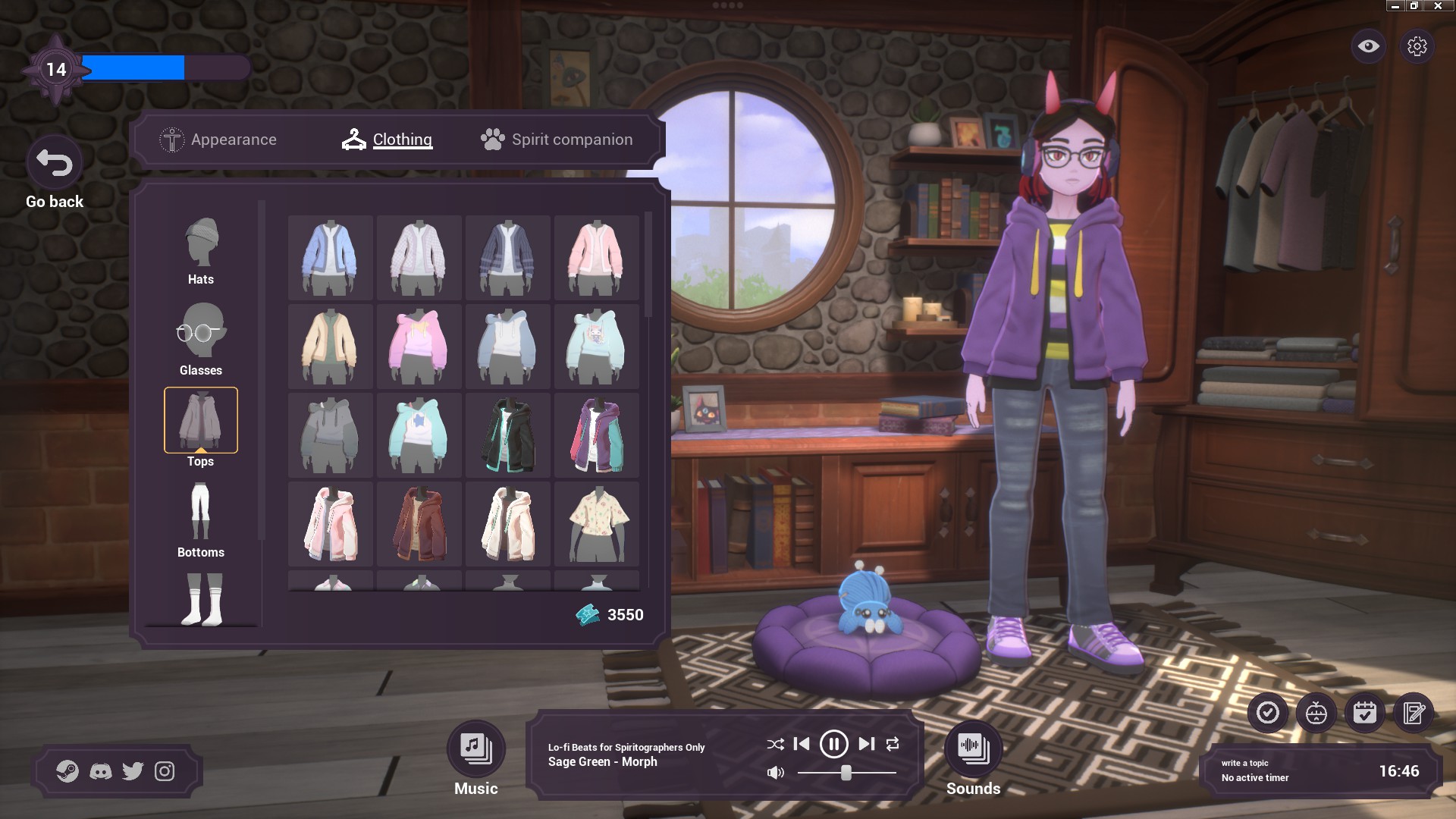Adjust the music volume slider
Image resolution: width=1456 pixels, height=819 pixels.
pyautogui.click(x=846, y=773)
